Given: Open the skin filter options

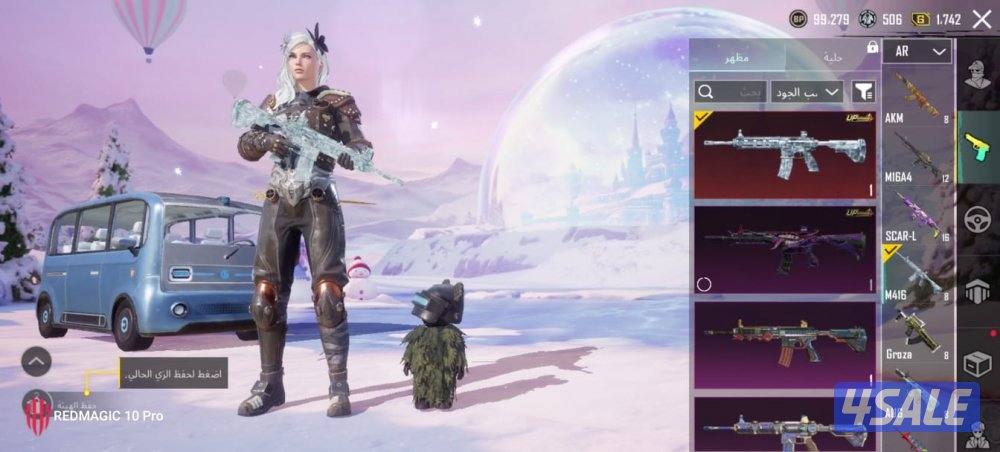Looking at the screenshot, I should 862,92.
